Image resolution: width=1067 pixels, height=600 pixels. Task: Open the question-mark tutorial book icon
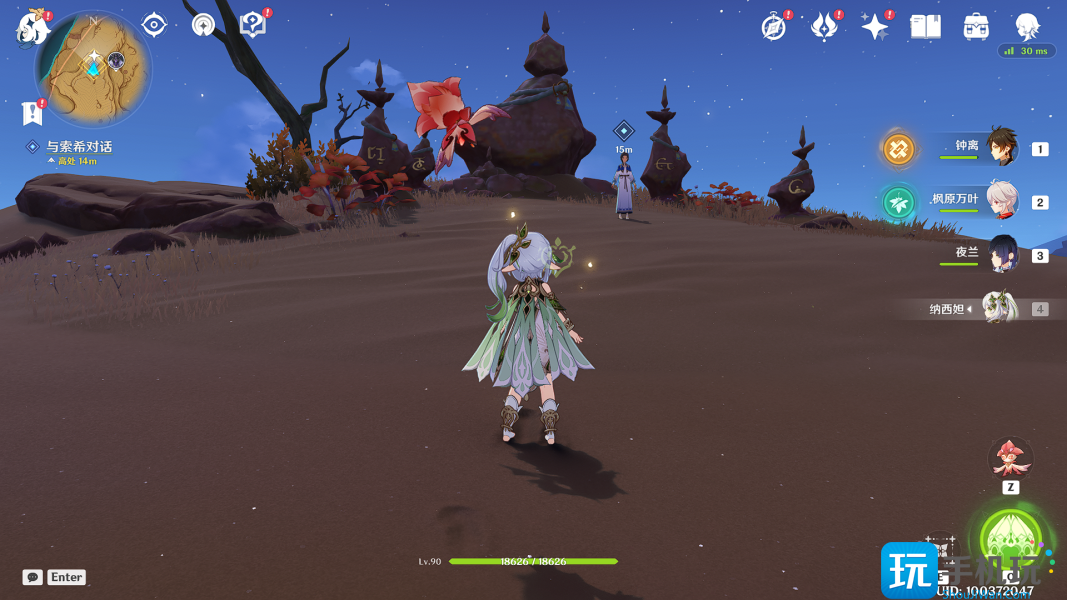pos(252,25)
